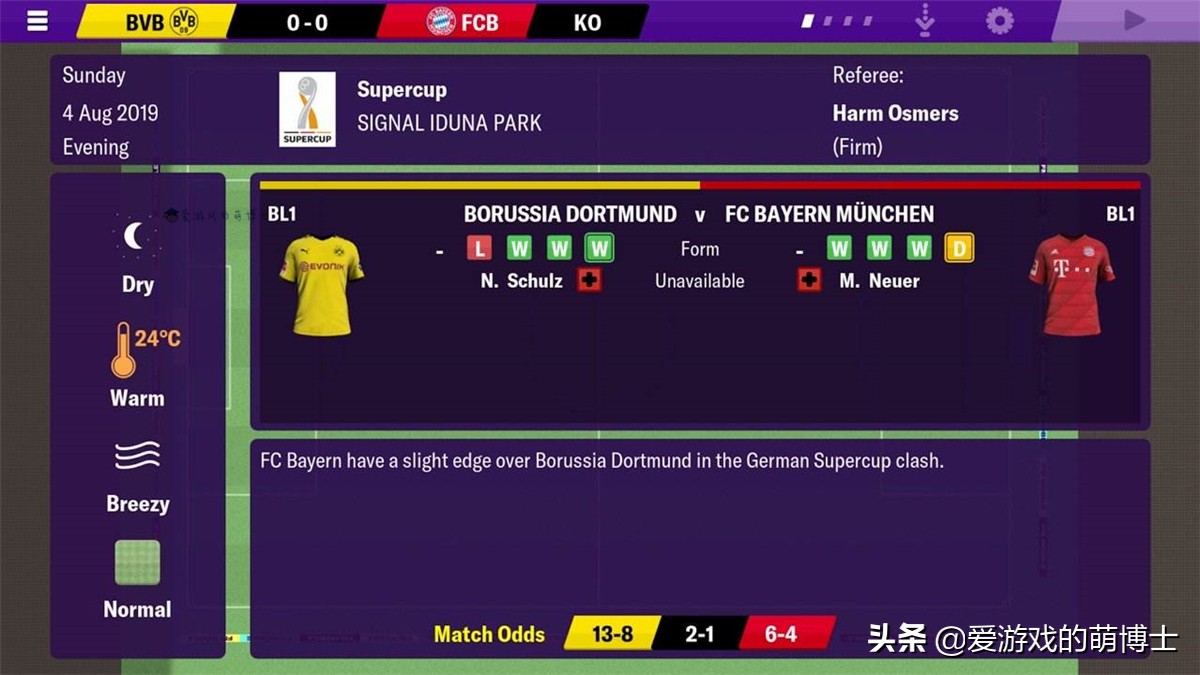
Task: Click the 13-8 Dortmund match odds
Action: [612, 634]
